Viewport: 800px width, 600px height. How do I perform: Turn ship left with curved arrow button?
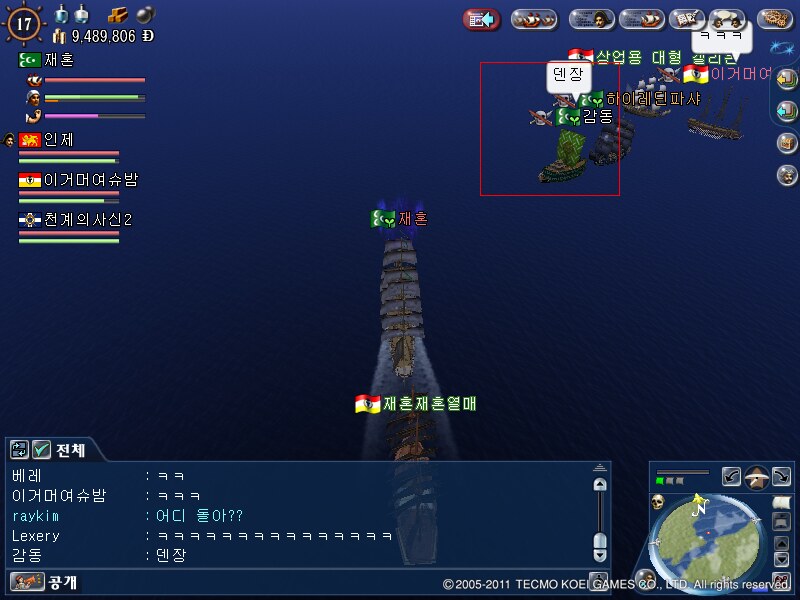731,477
